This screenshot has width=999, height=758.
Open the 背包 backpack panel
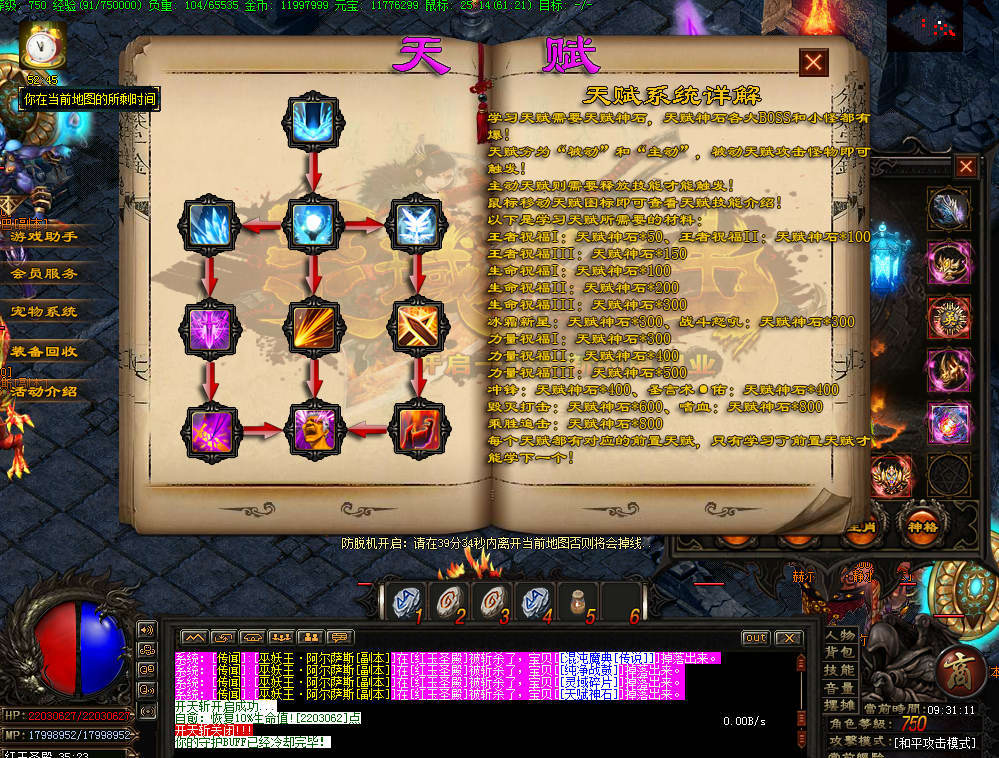pos(839,653)
